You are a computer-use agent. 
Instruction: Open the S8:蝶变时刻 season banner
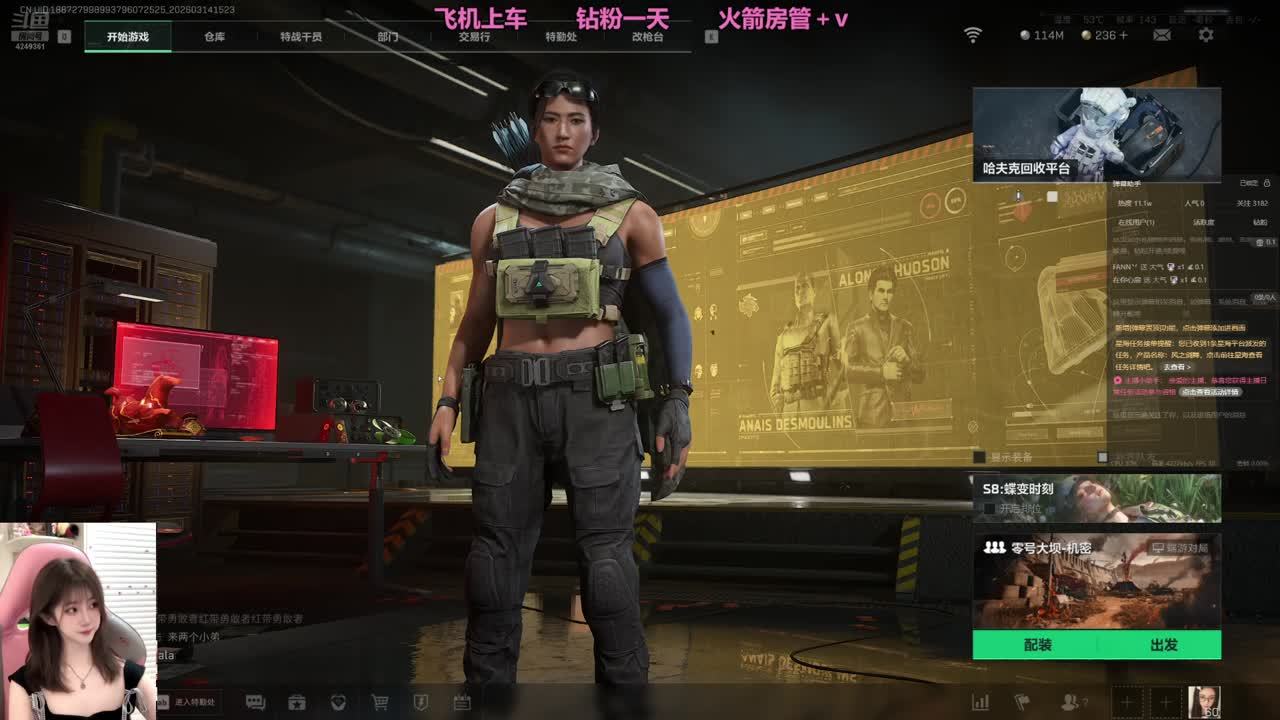1096,498
